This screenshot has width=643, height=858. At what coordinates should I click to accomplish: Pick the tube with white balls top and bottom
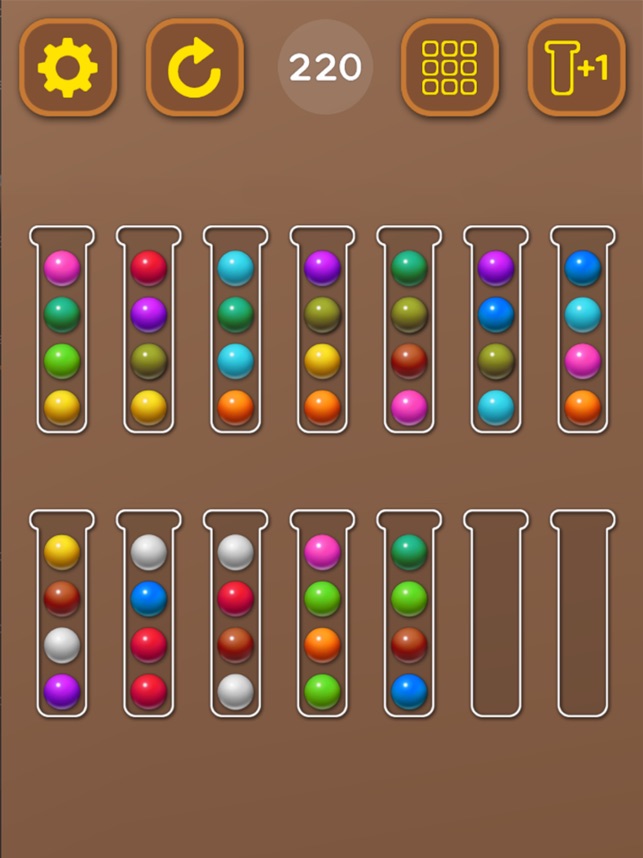coord(236,614)
